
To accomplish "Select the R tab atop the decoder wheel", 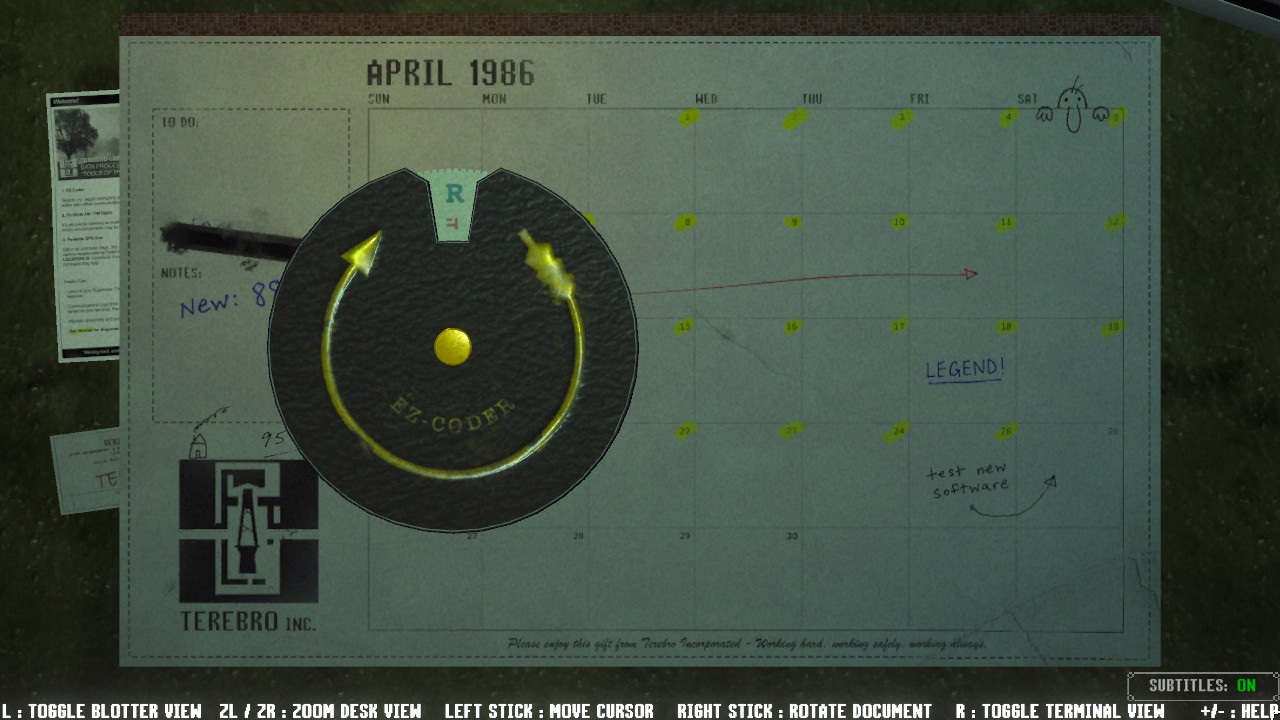I will [x=455, y=190].
